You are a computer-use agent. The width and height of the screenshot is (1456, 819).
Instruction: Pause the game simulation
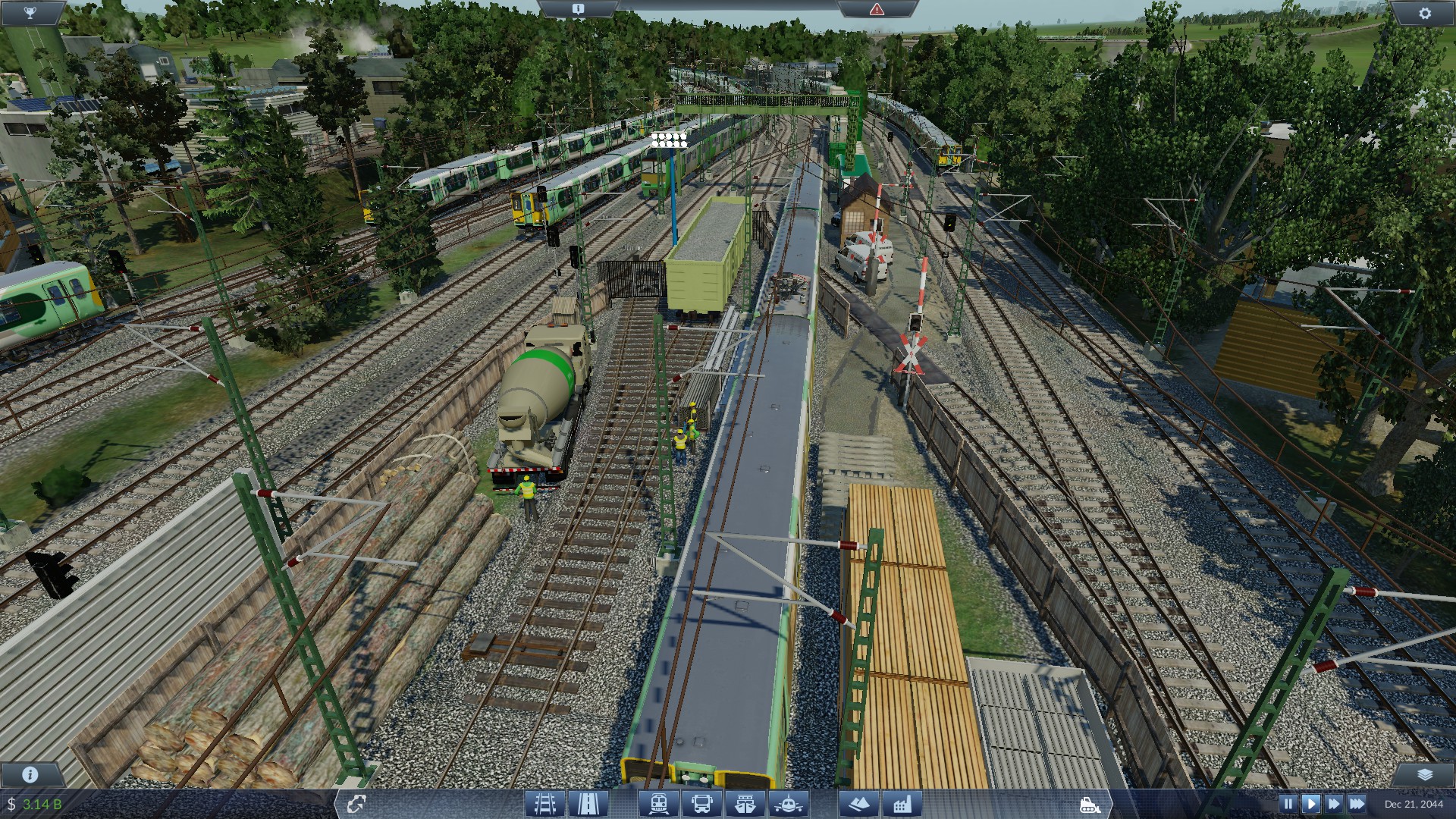(x=1289, y=803)
